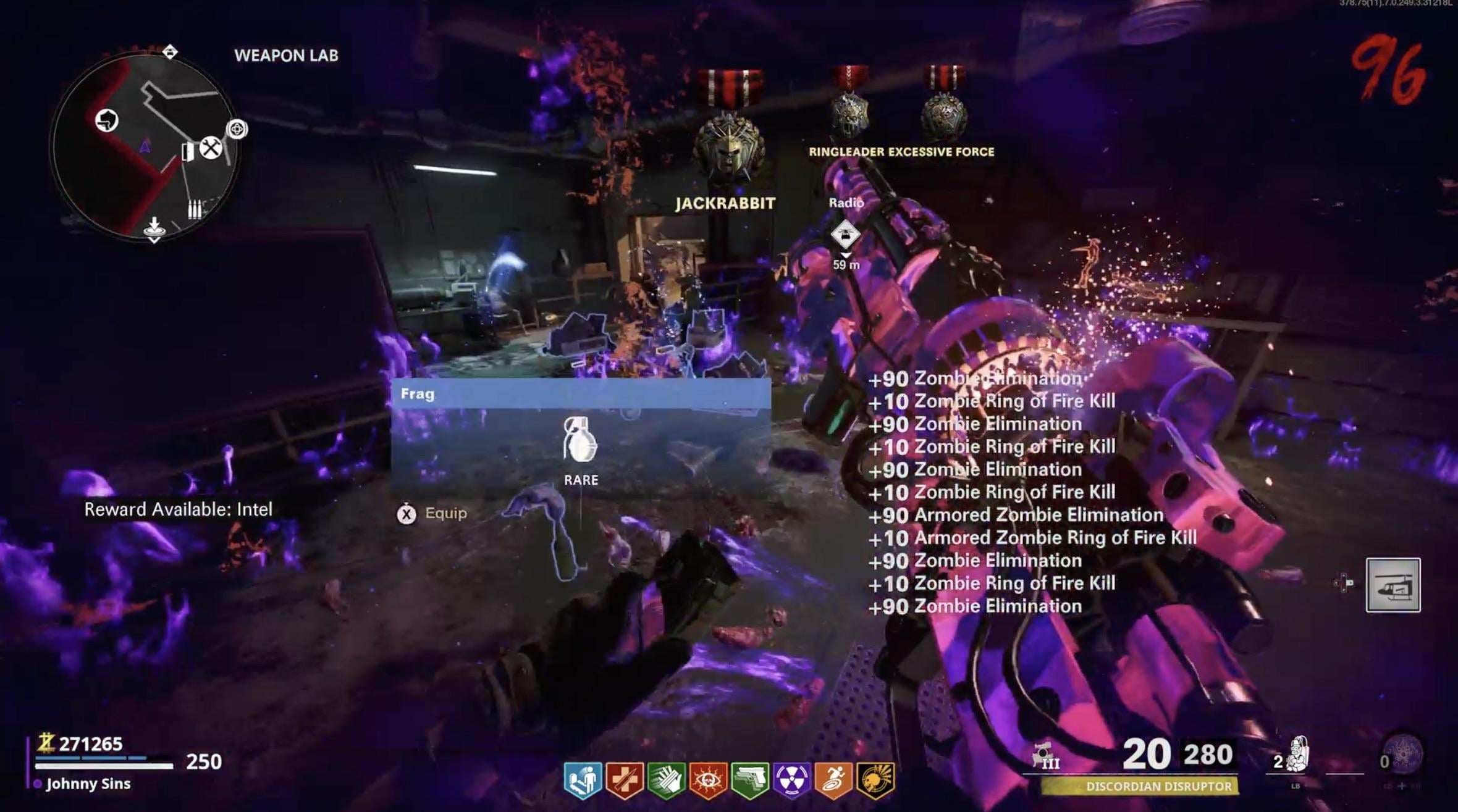The width and height of the screenshot is (1458, 812).
Task: Select the green fast-hands perk icon
Action: coord(666,779)
